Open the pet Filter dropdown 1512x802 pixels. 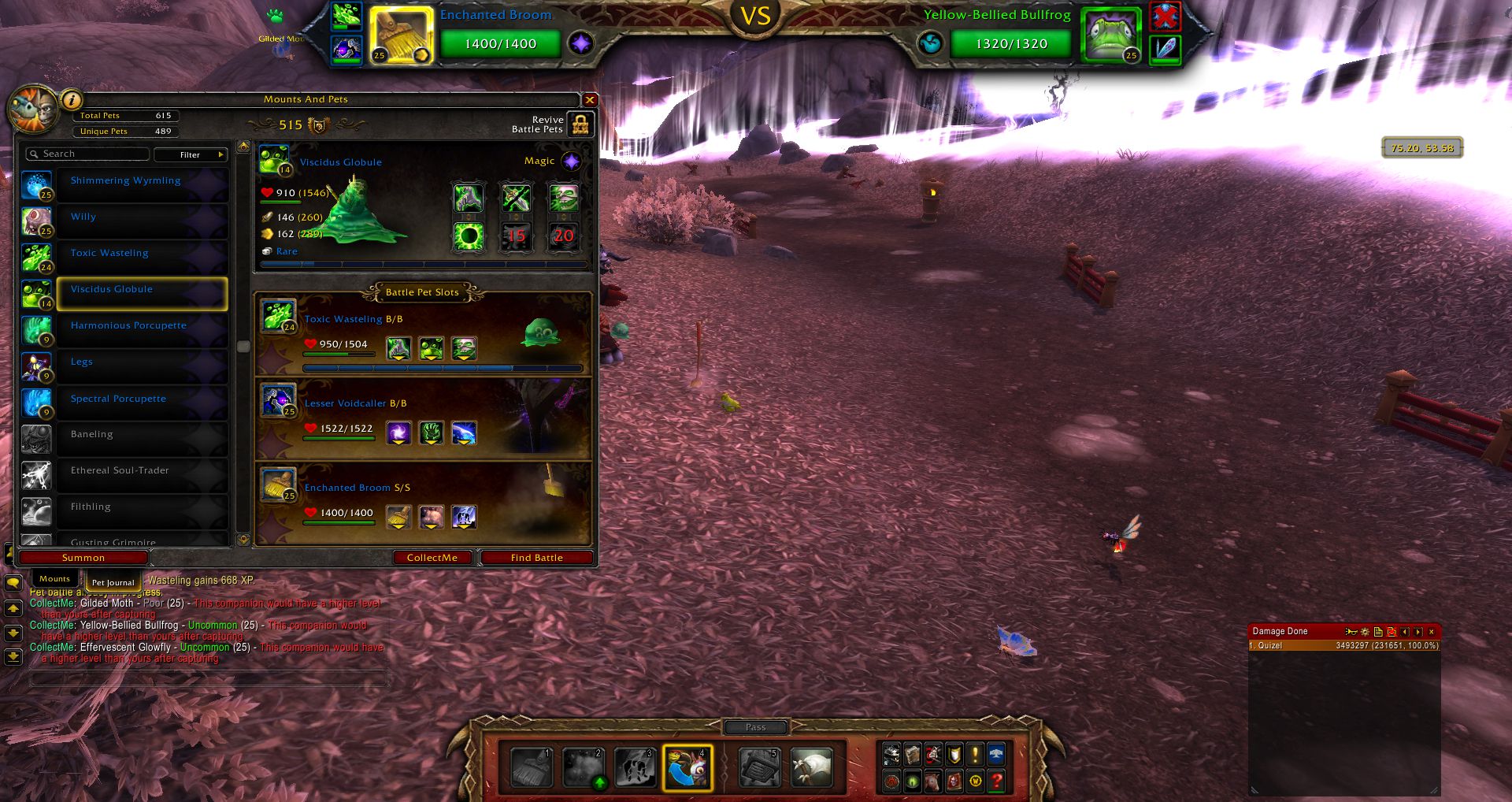click(x=191, y=154)
